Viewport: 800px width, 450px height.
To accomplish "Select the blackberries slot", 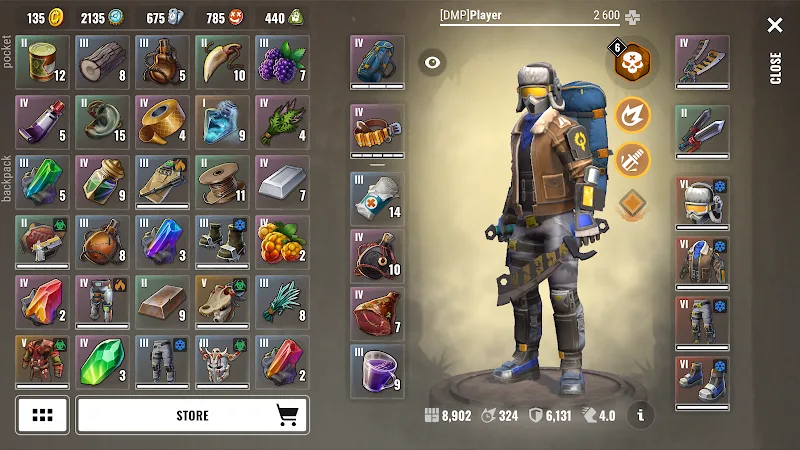I will pyautogui.click(x=282, y=62).
